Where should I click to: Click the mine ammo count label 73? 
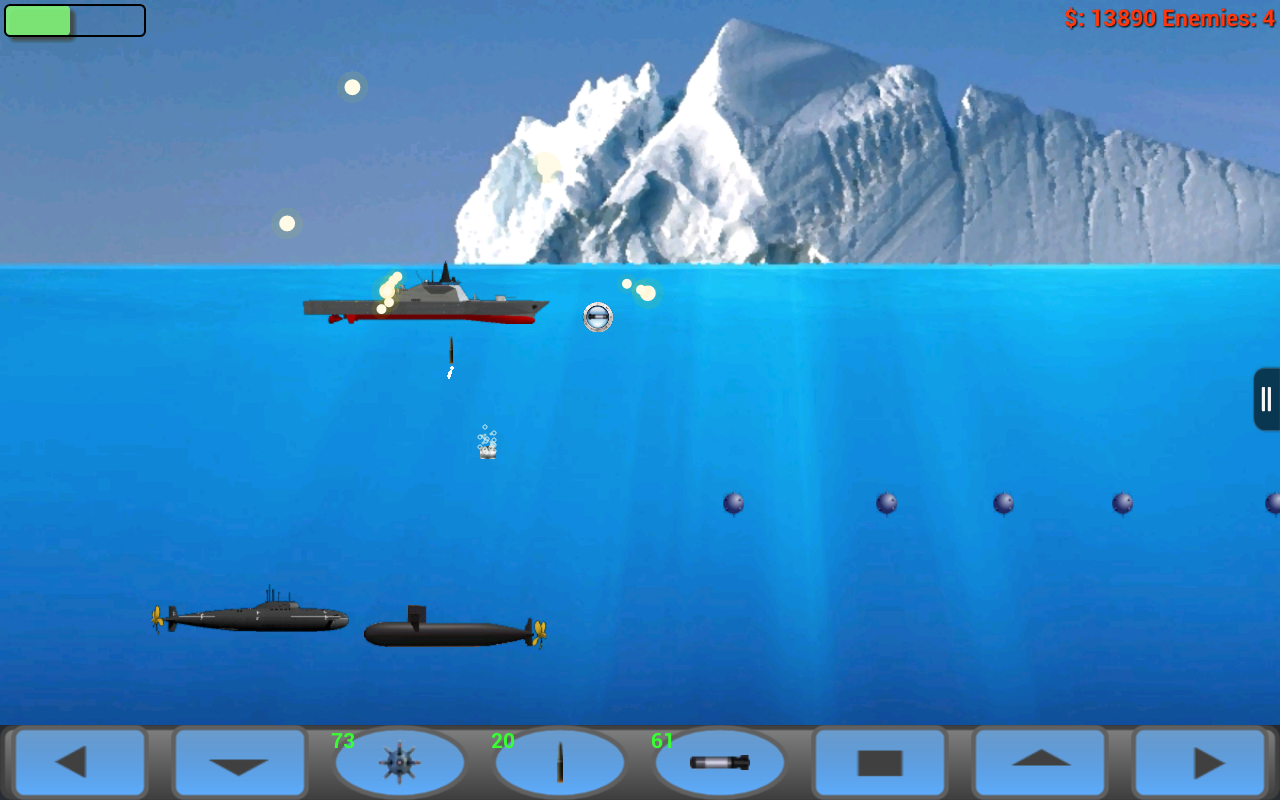click(342, 740)
